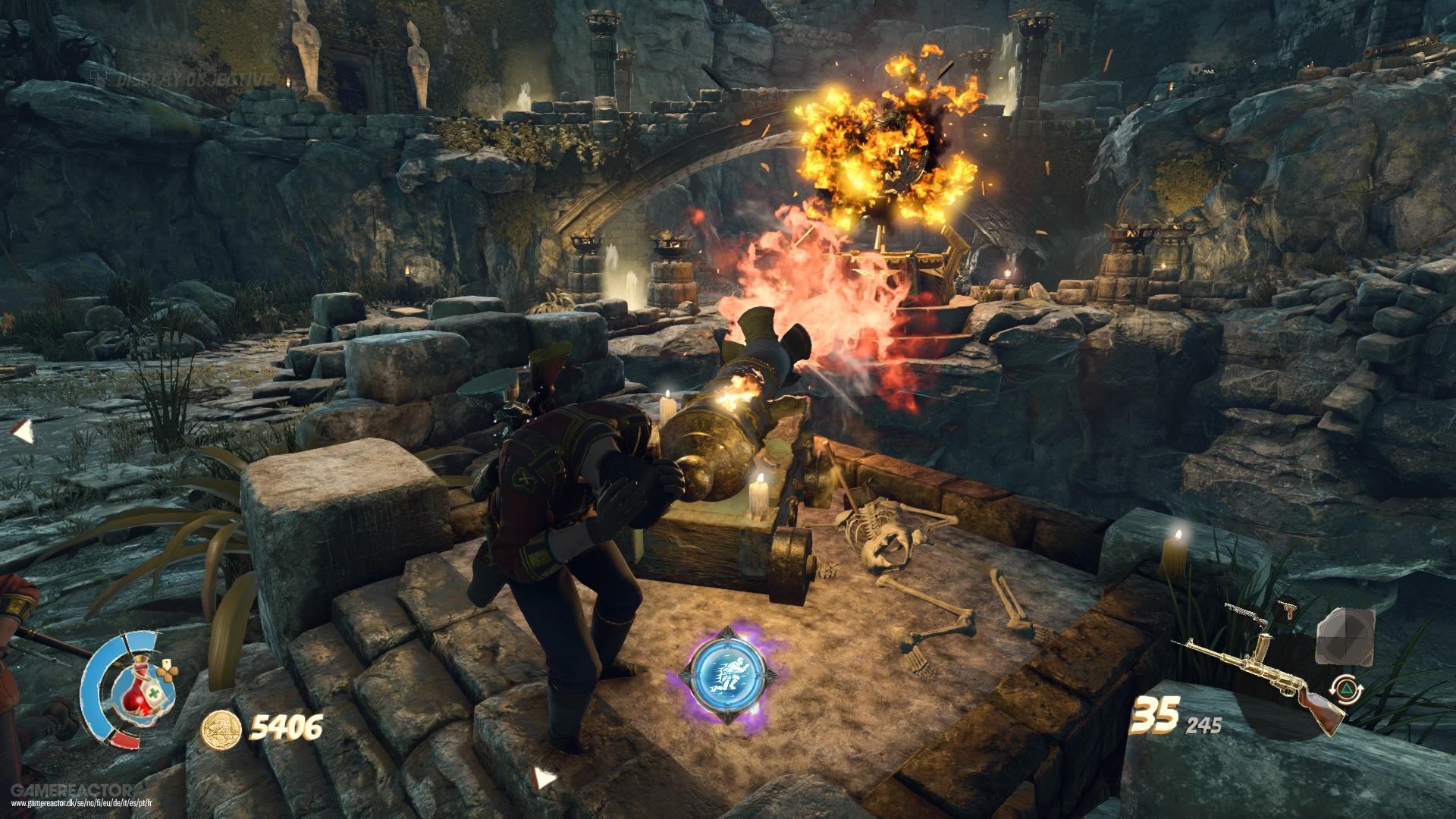Click the green plus healing tag icon
1456x819 pixels.
[154, 693]
